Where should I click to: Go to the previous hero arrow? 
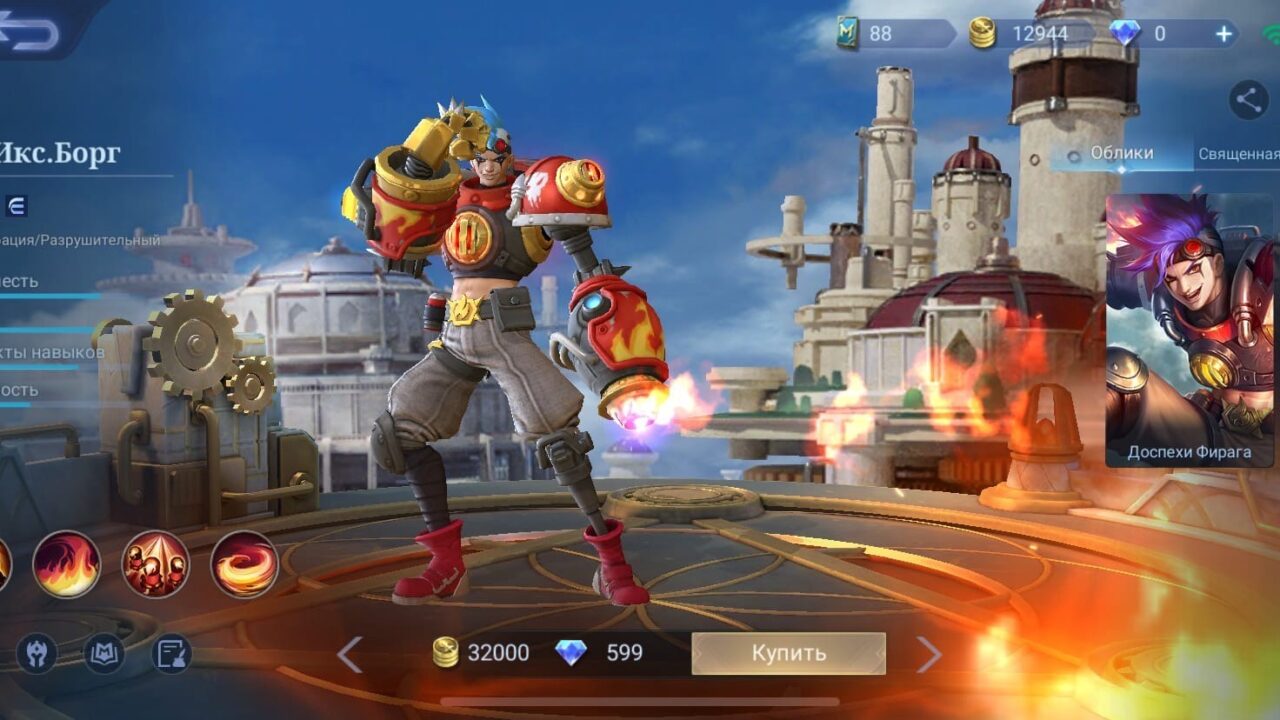click(x=349, y=654)
